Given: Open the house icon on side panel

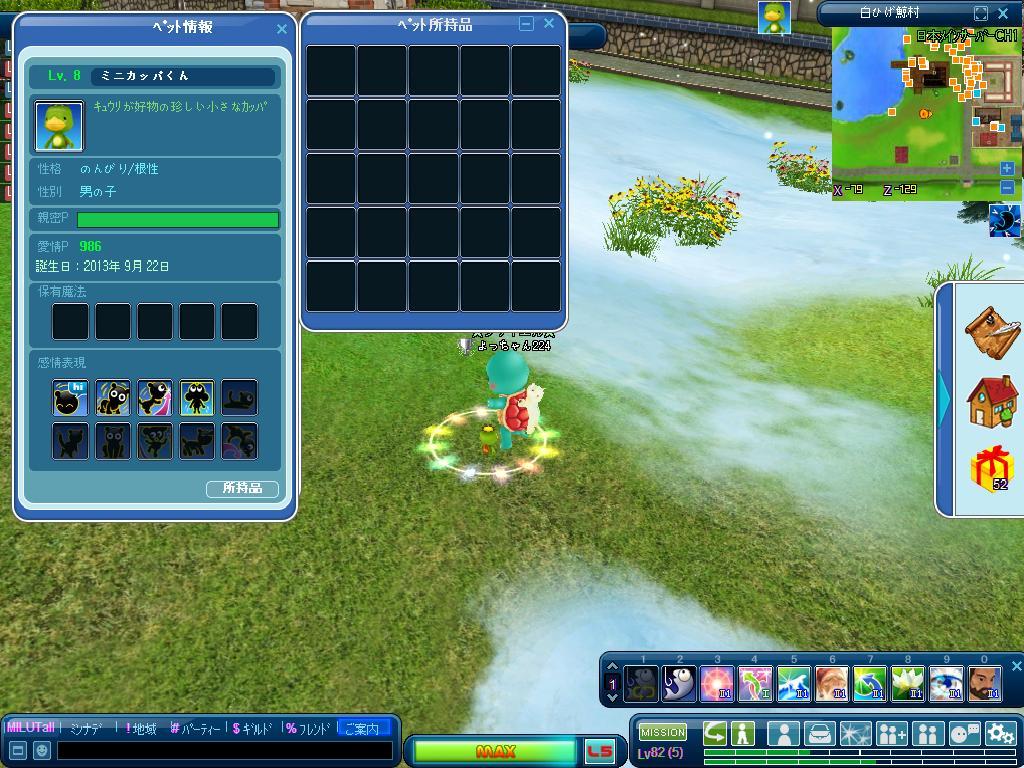Looking at the screenshot, I should [x=991, y=400].
